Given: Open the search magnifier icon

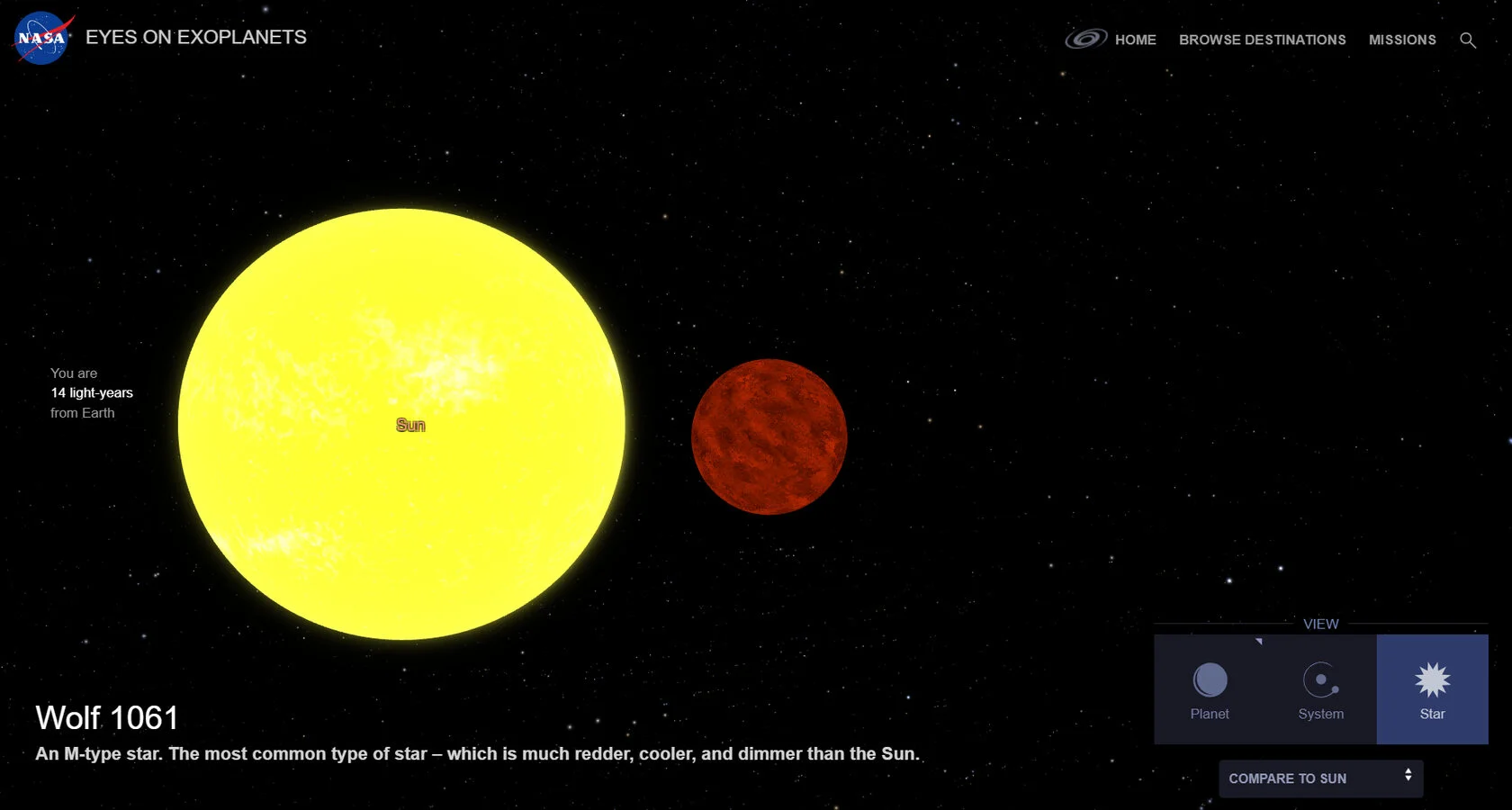Looking at the screenshot, I should pos(1468,40).
